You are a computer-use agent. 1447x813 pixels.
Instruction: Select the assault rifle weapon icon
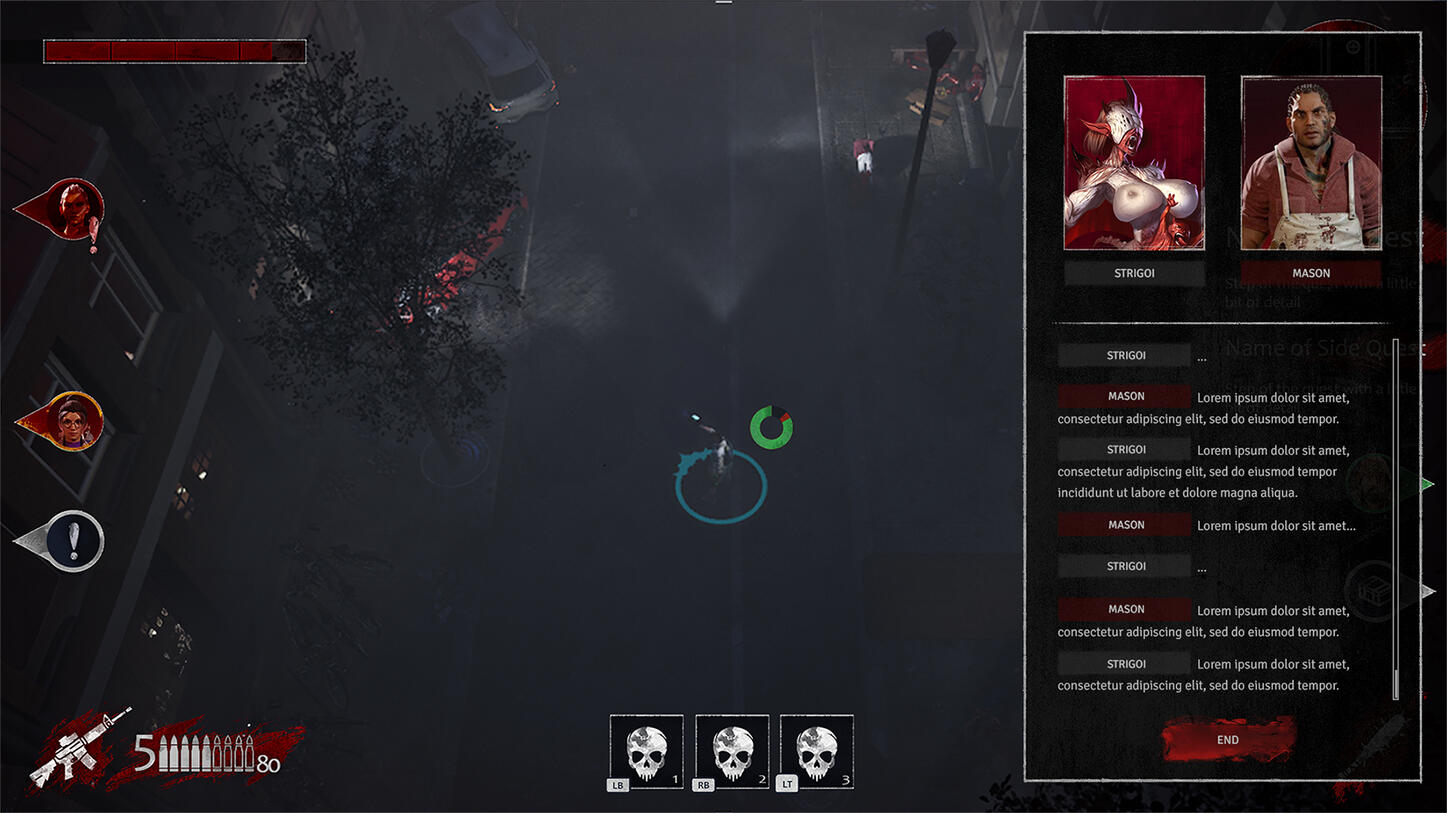(x=80, y=745)
